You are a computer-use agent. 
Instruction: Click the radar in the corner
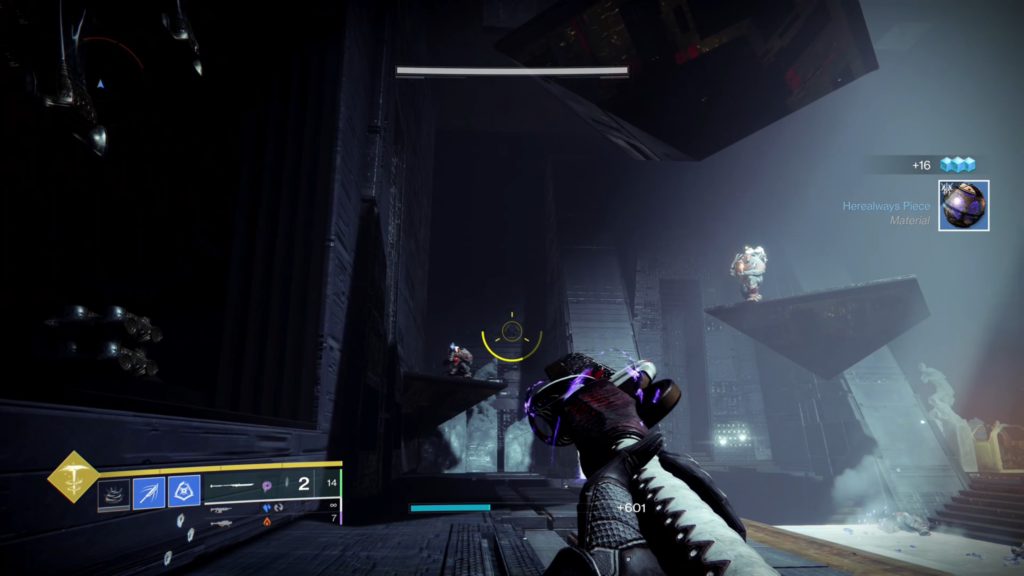[x=100, y=85]
